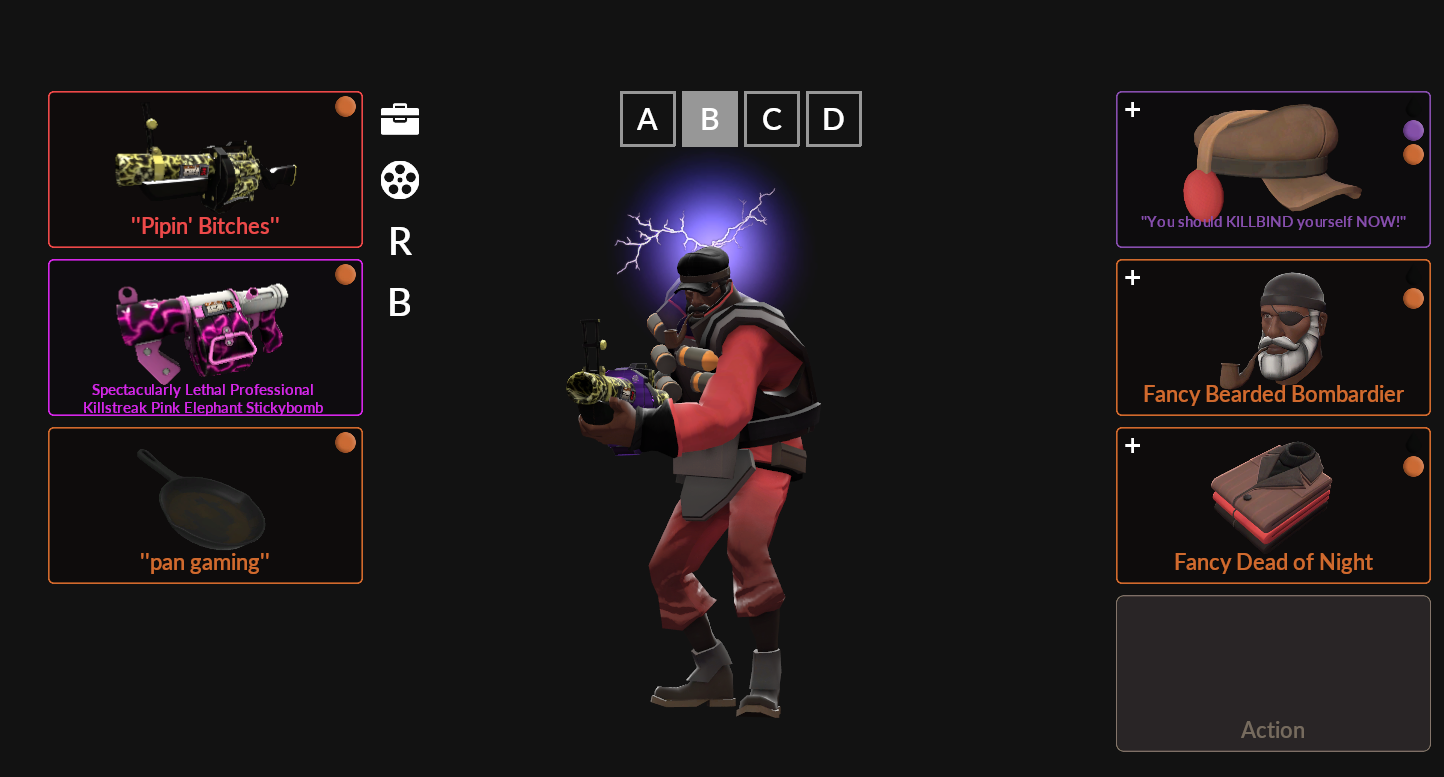Click the orange dot on Pipin' Bitches
This screenshot has width=1444, height=777.
[345, 105]
